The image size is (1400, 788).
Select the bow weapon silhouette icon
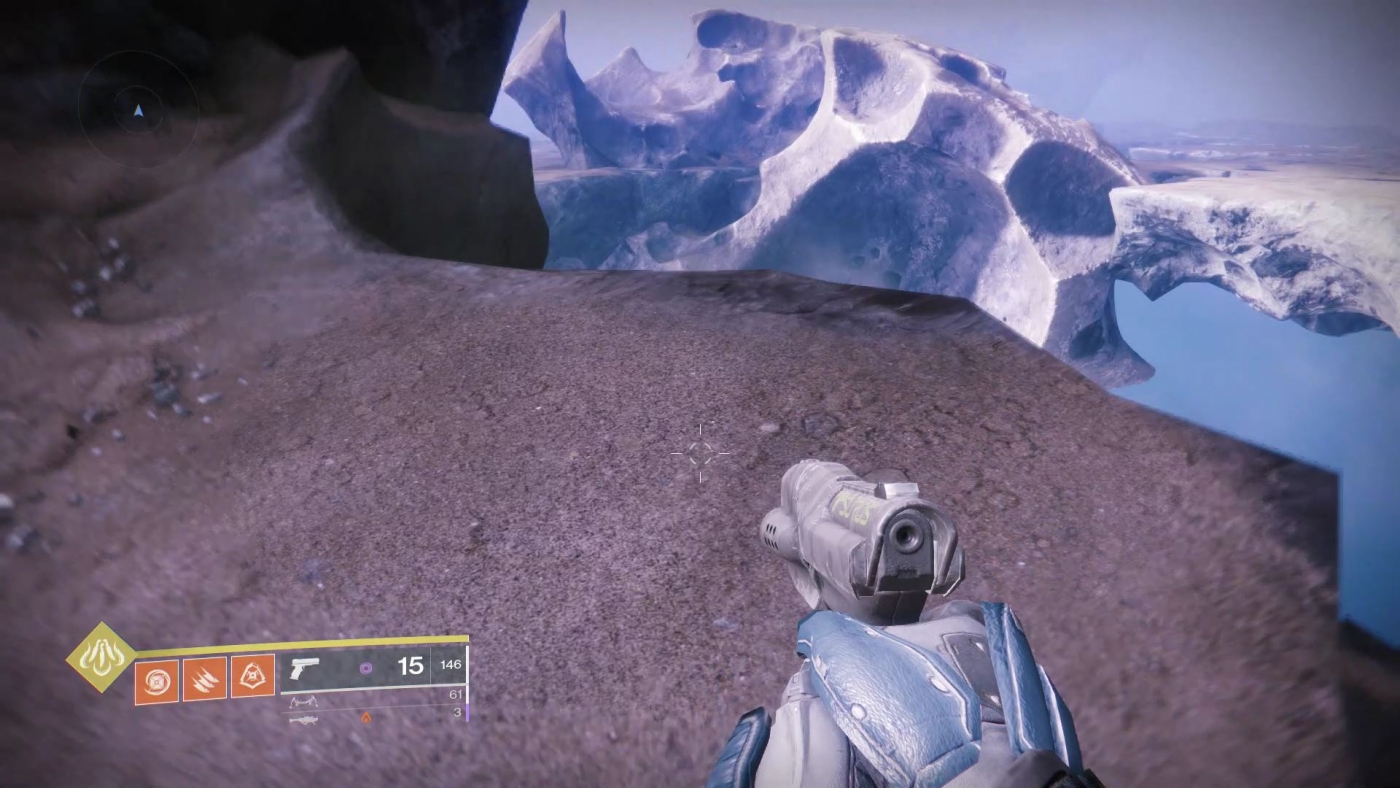pyautogui.click(x=306, y=700)
